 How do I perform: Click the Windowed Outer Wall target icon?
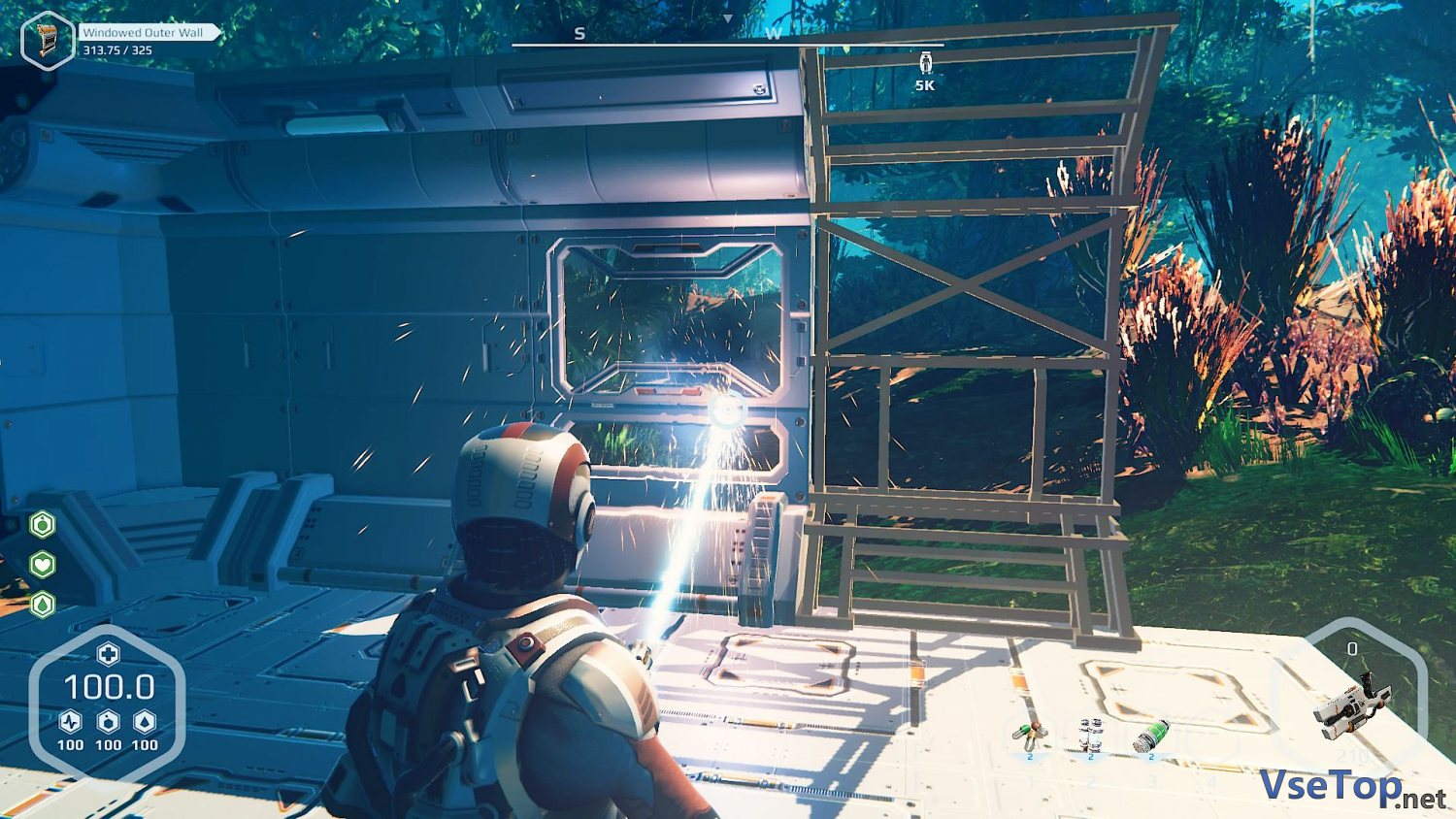(48, 39)
